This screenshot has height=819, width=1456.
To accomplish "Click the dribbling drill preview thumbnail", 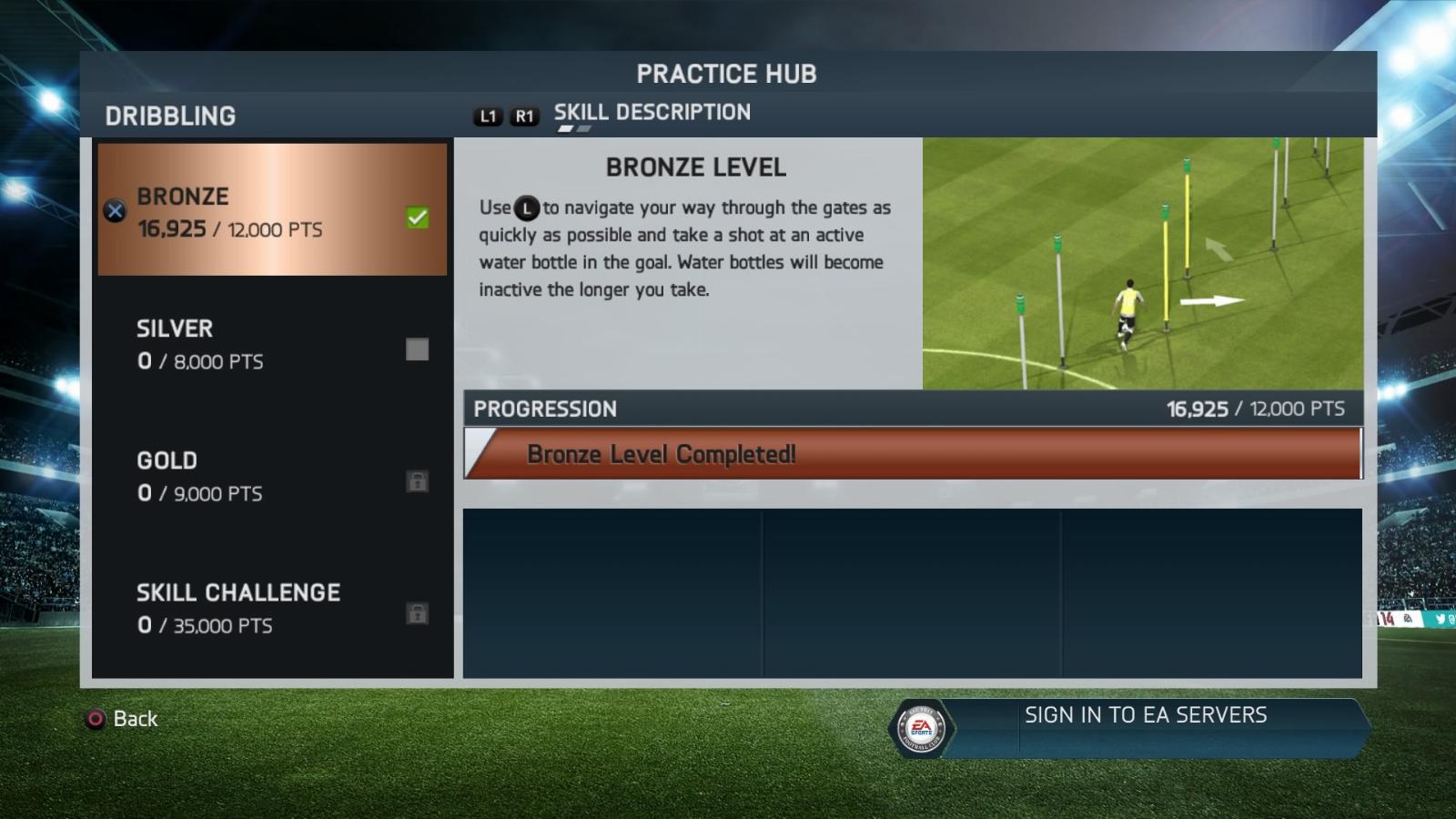I will pyautogui.click(x=1142, y=264).
